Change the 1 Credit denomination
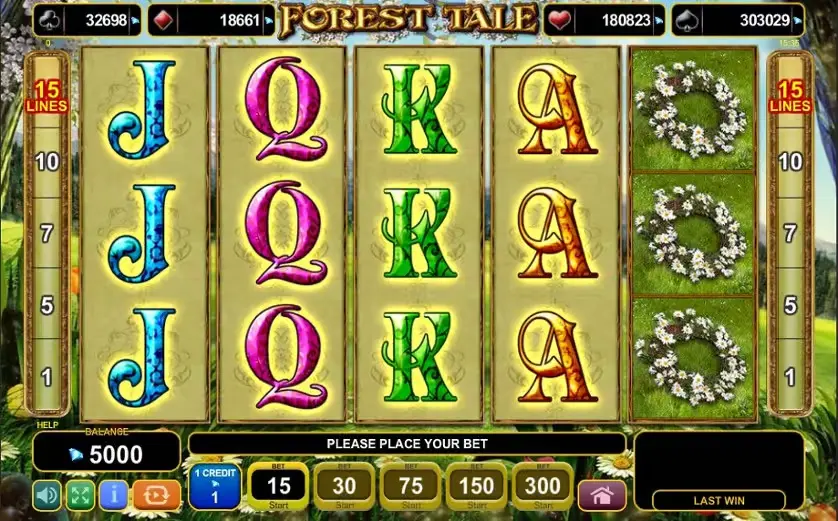Image resolution: width=838 pixels, height=521 pixels. (214, 487)
